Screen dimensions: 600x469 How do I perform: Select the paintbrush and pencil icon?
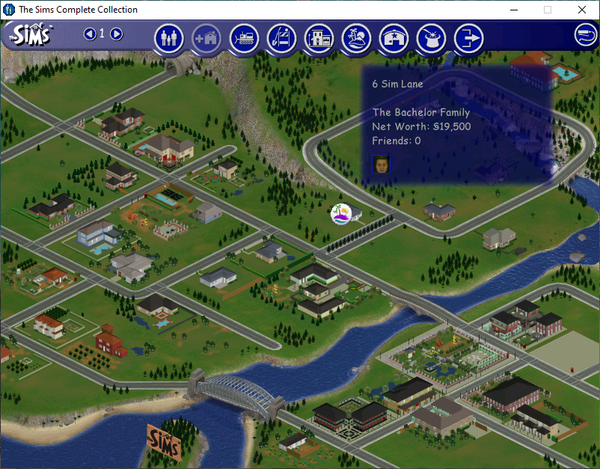coord(282,38)
